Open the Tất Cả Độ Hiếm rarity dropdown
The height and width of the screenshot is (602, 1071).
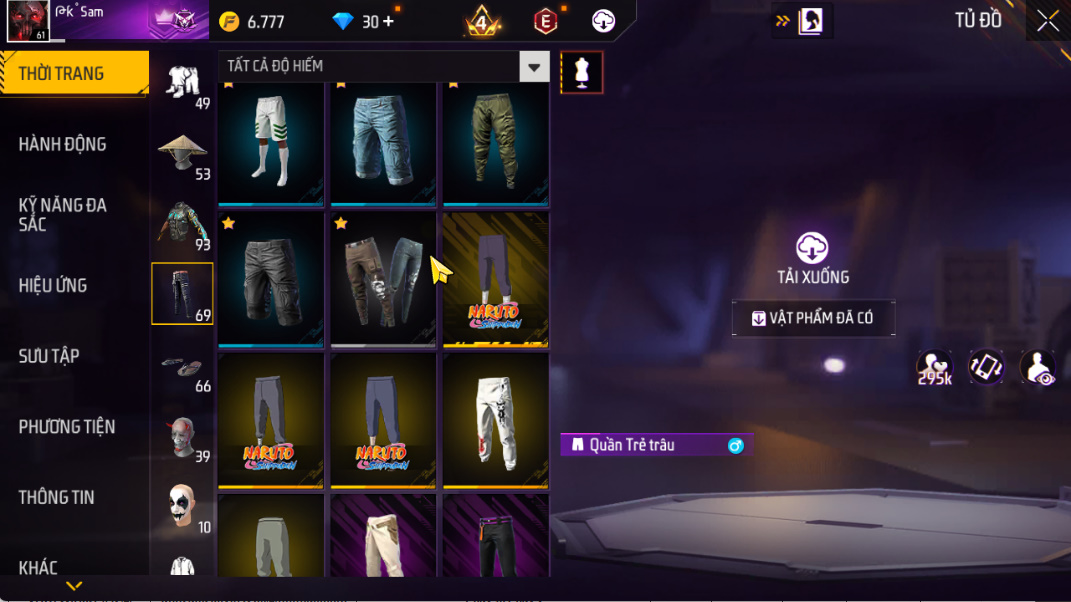tap(534, 67)
